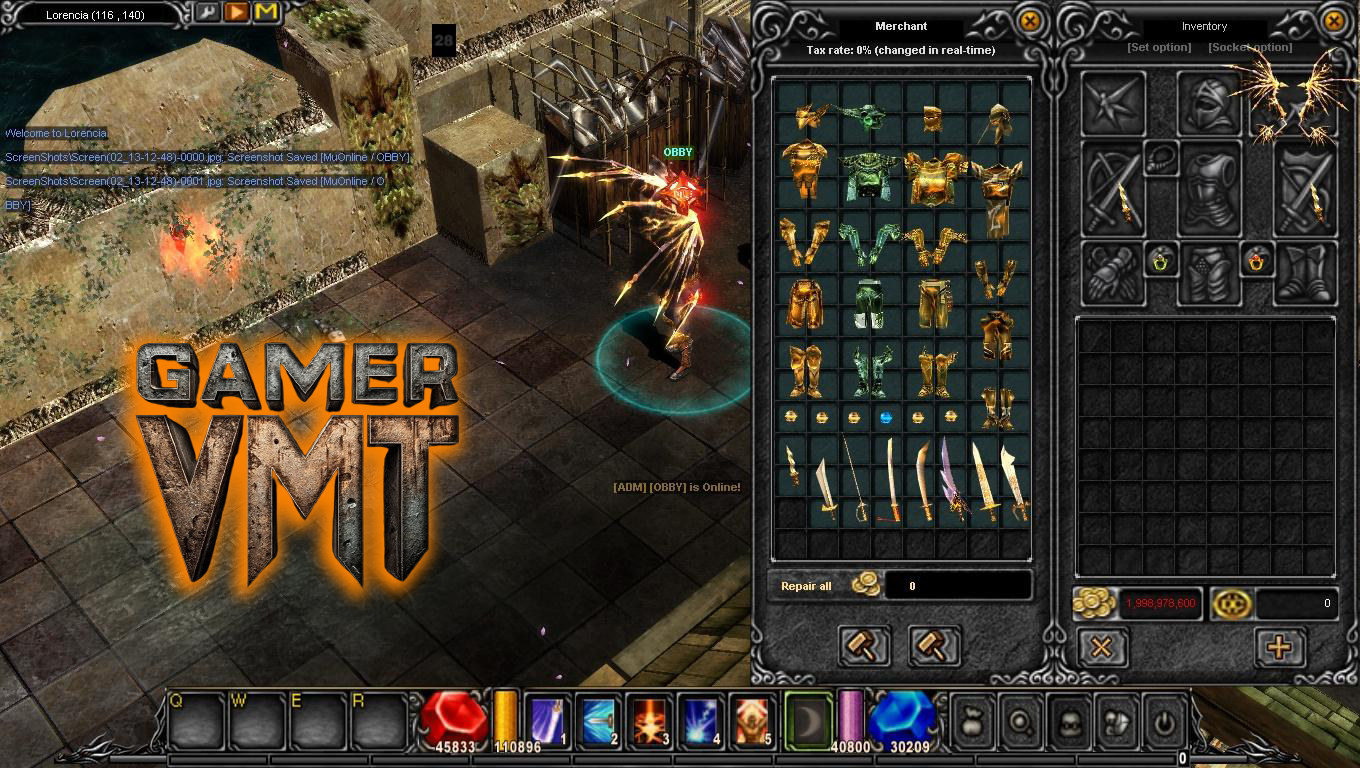Select the purple winged sword
Image resolution: width=1360 pixels, height=768 pixels.
(x=951, y=480)
